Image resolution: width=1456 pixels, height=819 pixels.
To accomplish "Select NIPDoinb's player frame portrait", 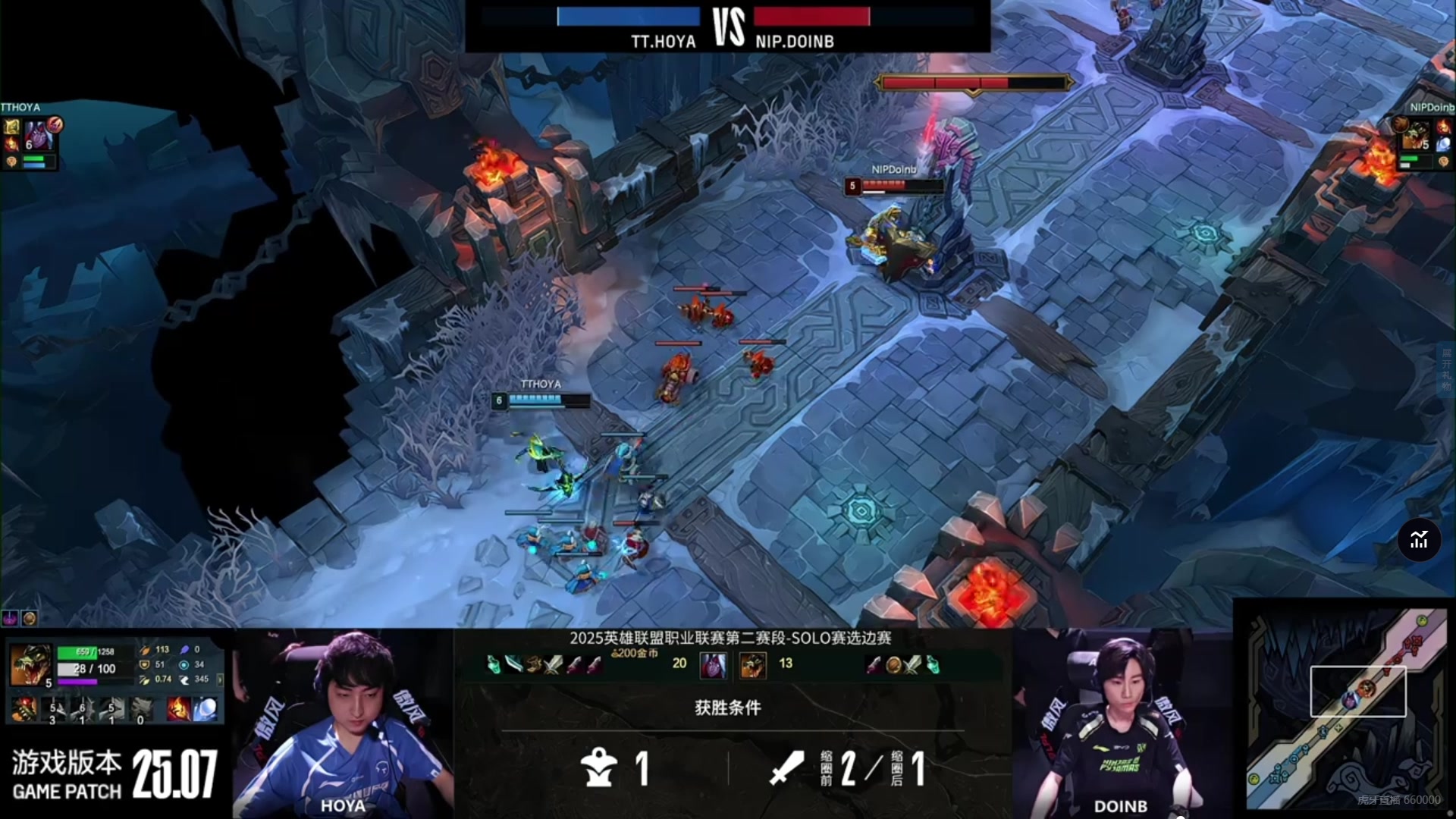I will (x=1416, y=136).
